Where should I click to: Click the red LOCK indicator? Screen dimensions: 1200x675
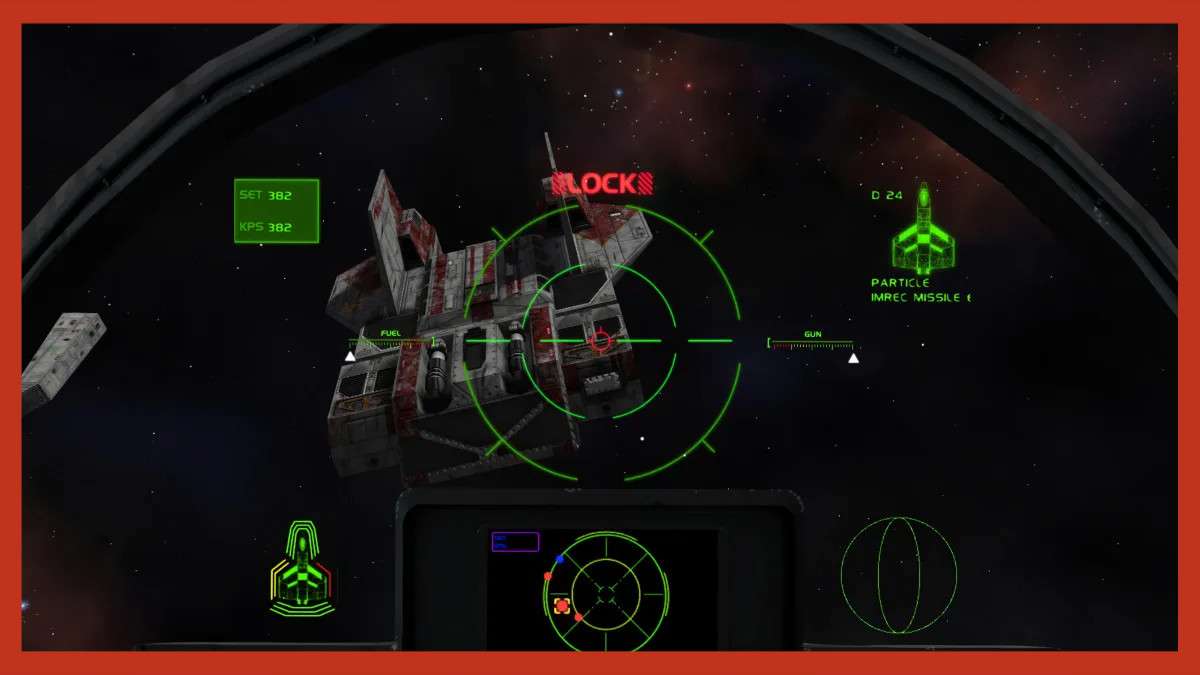click(602, 183)
